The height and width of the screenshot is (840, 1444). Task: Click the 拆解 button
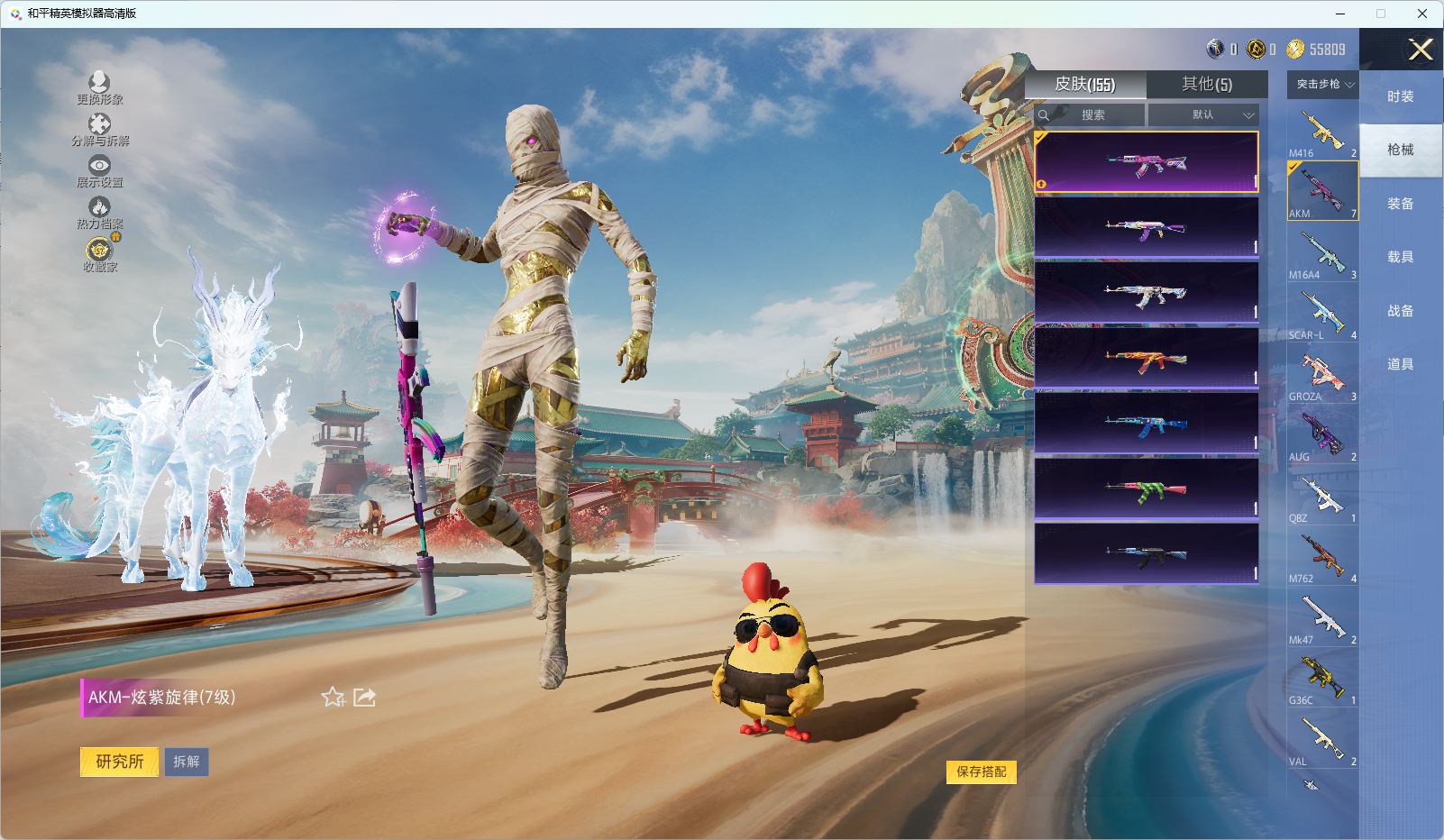point(187,762)
